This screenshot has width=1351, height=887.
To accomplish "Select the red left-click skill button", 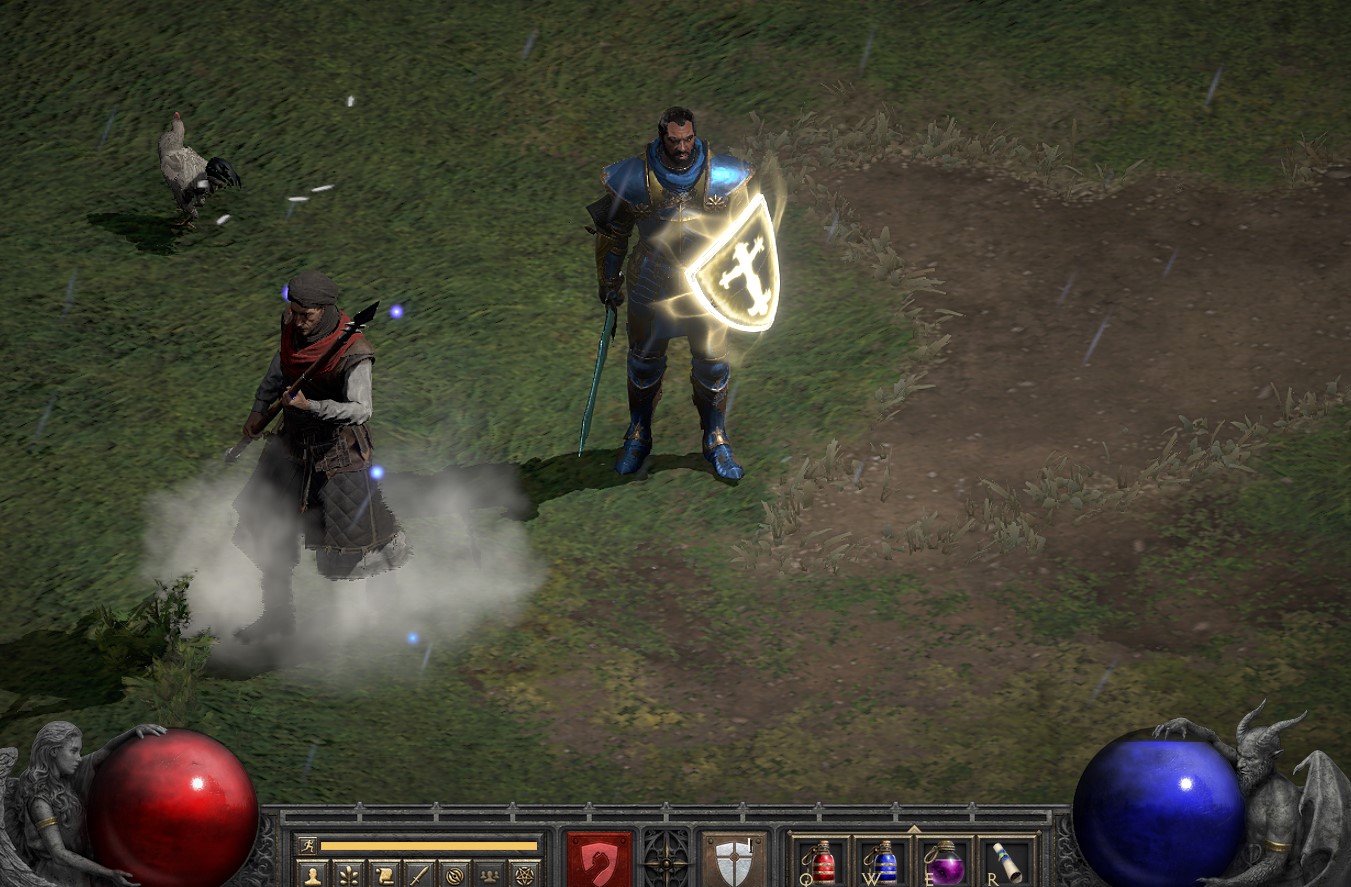I will click(x=600, y=860).
